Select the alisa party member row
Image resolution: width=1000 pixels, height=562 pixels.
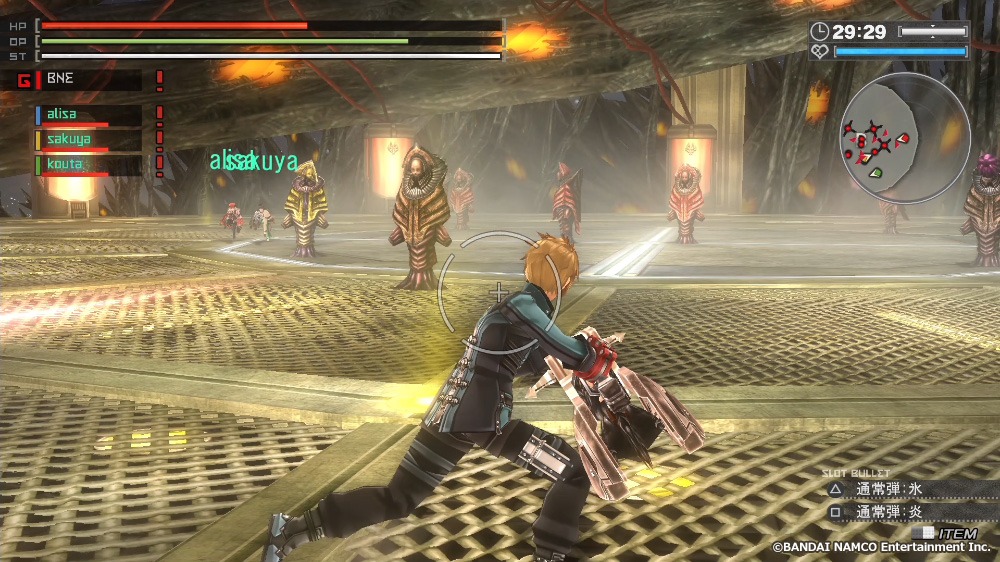(88, 115)
